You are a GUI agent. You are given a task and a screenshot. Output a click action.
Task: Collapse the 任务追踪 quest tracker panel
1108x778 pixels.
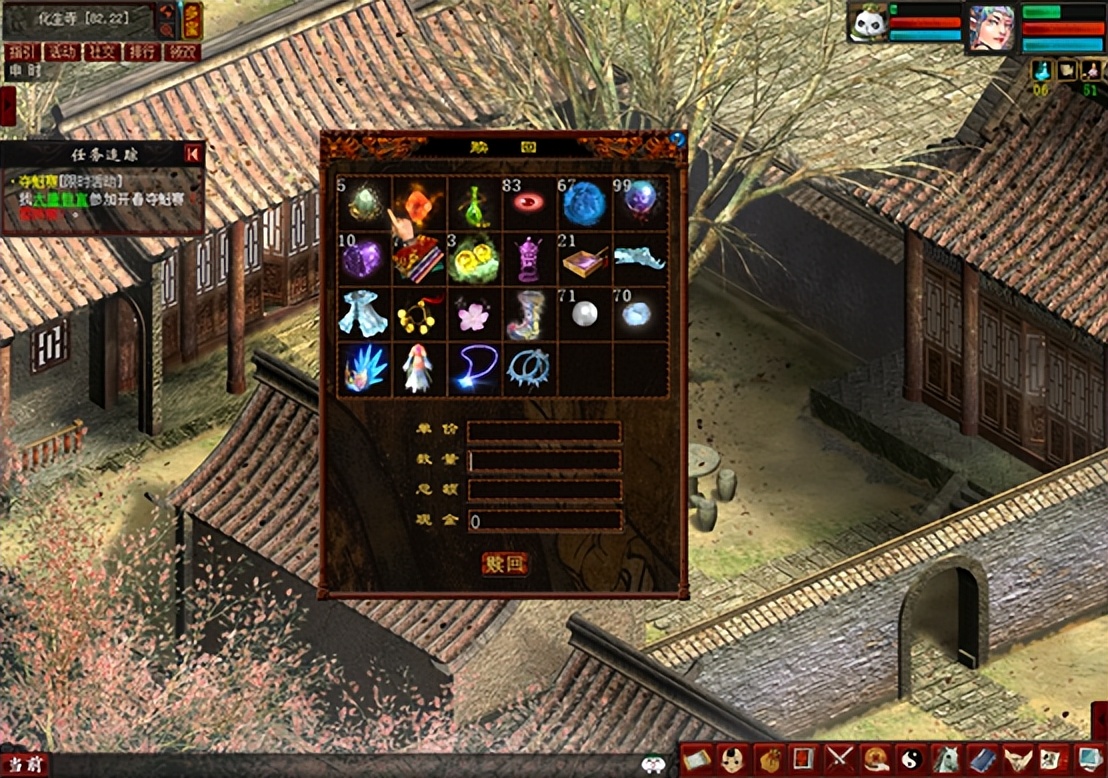(193, 153)
